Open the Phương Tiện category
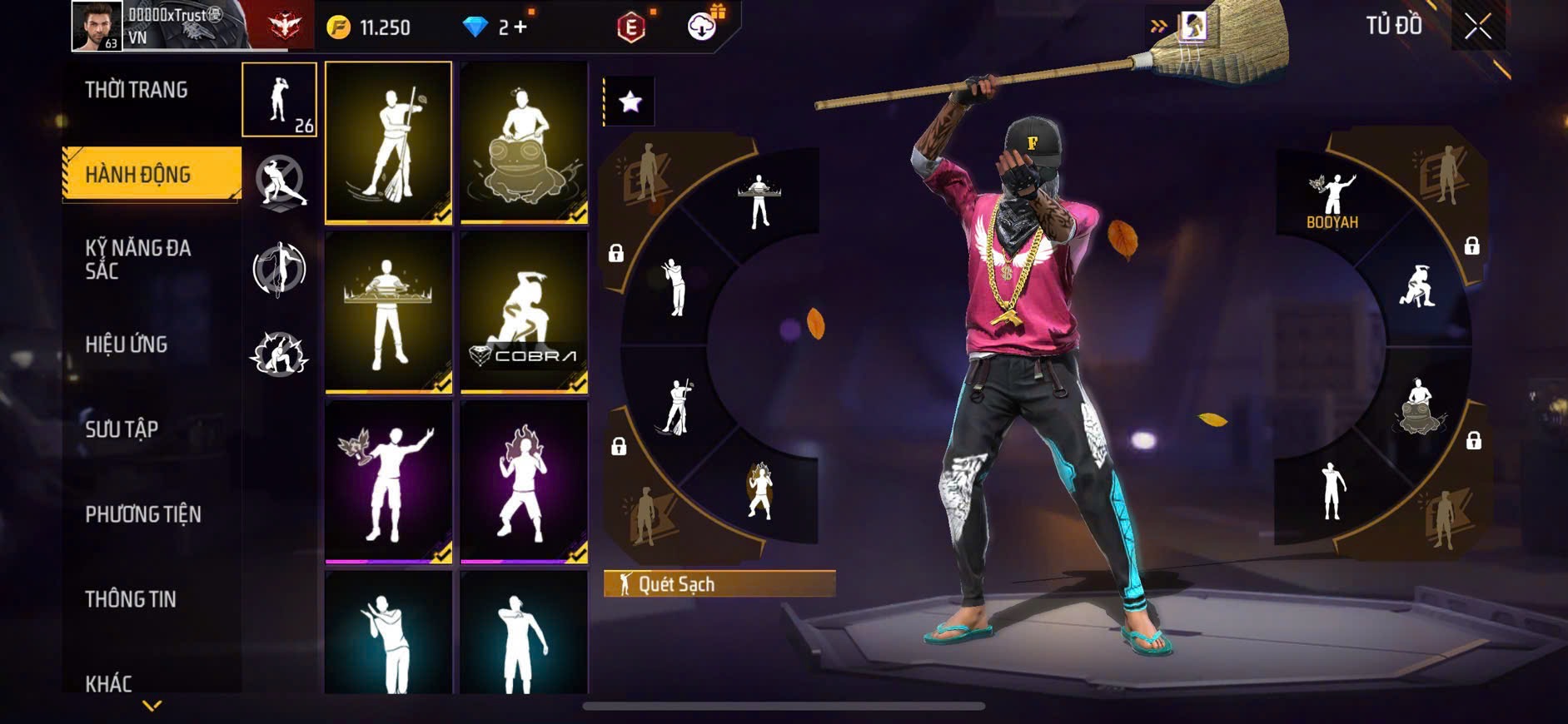Image resolution: width=1568 pixels, height=724 pixels. (143, 514)
